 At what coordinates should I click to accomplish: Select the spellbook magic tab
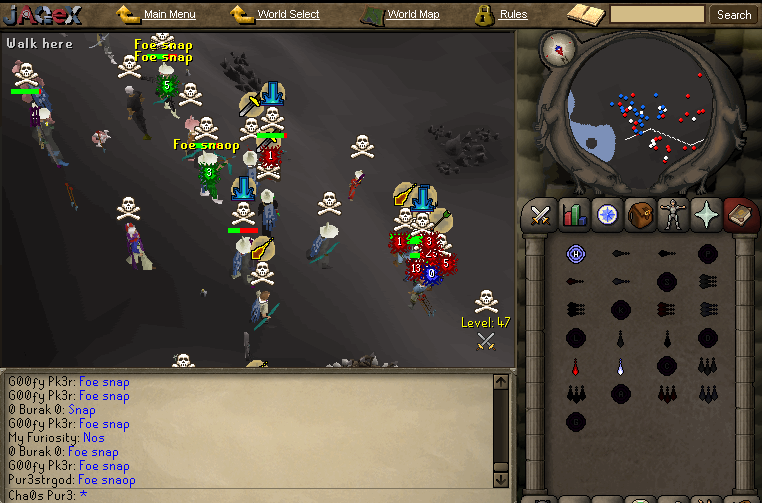739,214
